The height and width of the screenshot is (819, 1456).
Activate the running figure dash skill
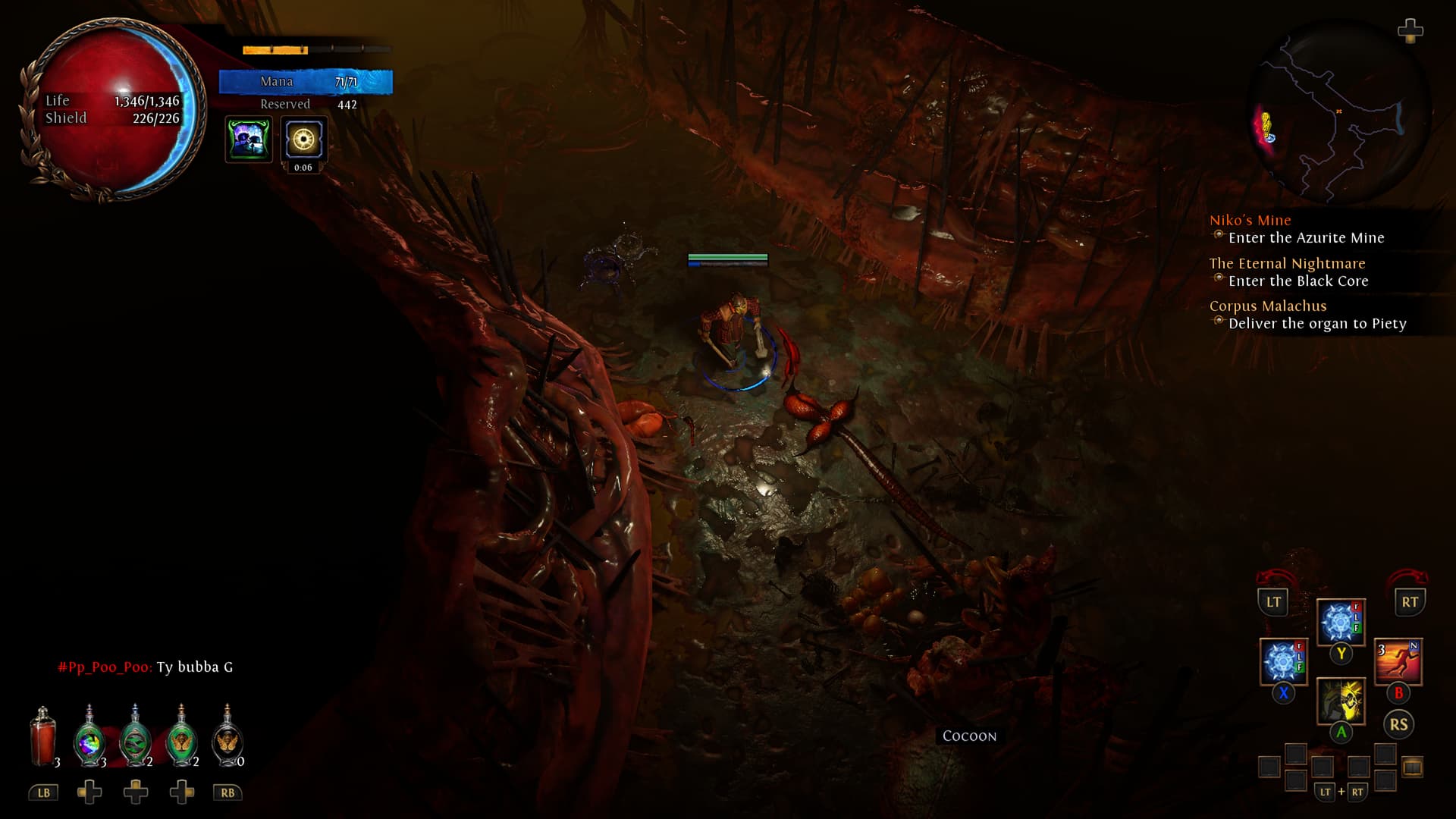(1398, 661)
